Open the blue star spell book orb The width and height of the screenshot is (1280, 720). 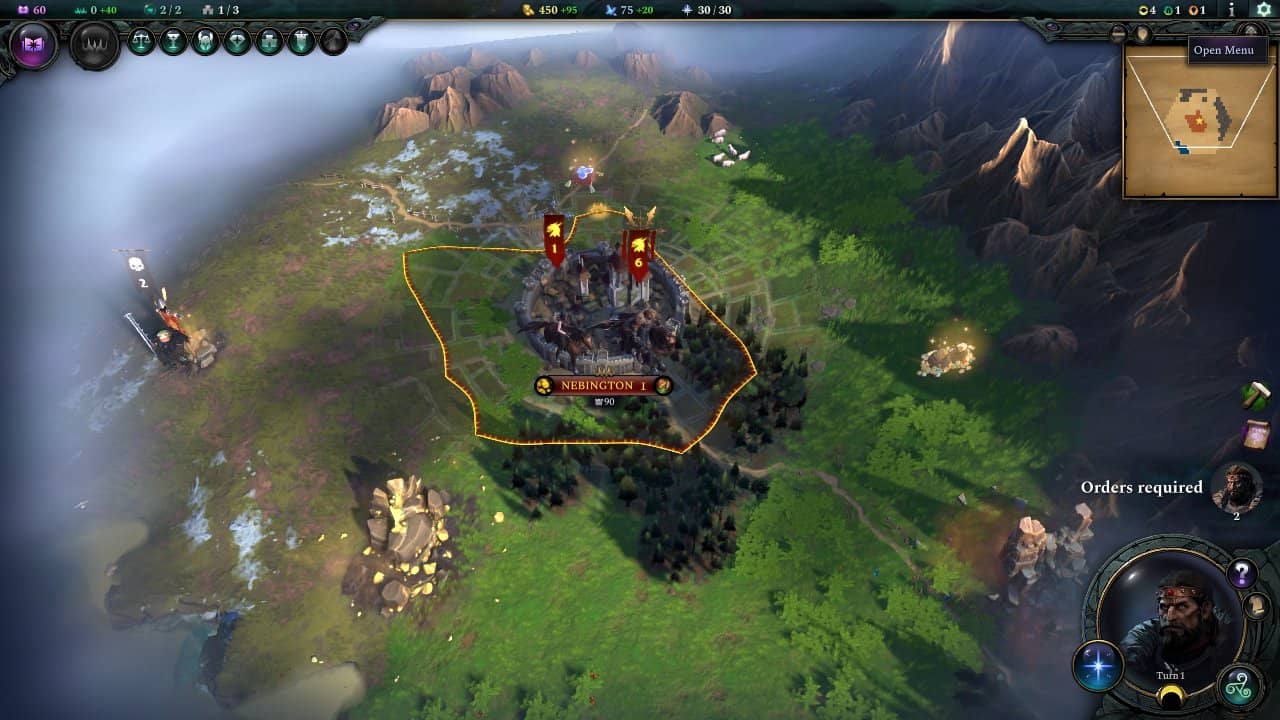pos(1098,666)
